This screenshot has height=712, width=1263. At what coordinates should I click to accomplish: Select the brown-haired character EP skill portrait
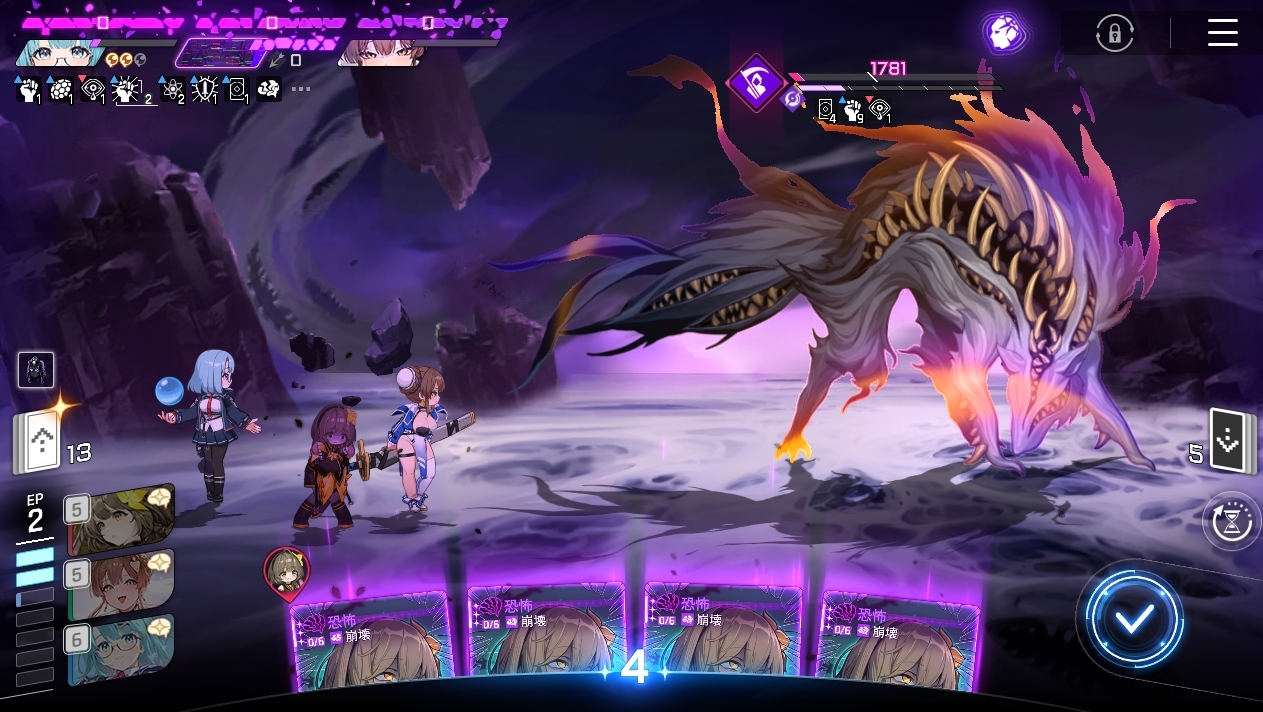tap(120, 518)
